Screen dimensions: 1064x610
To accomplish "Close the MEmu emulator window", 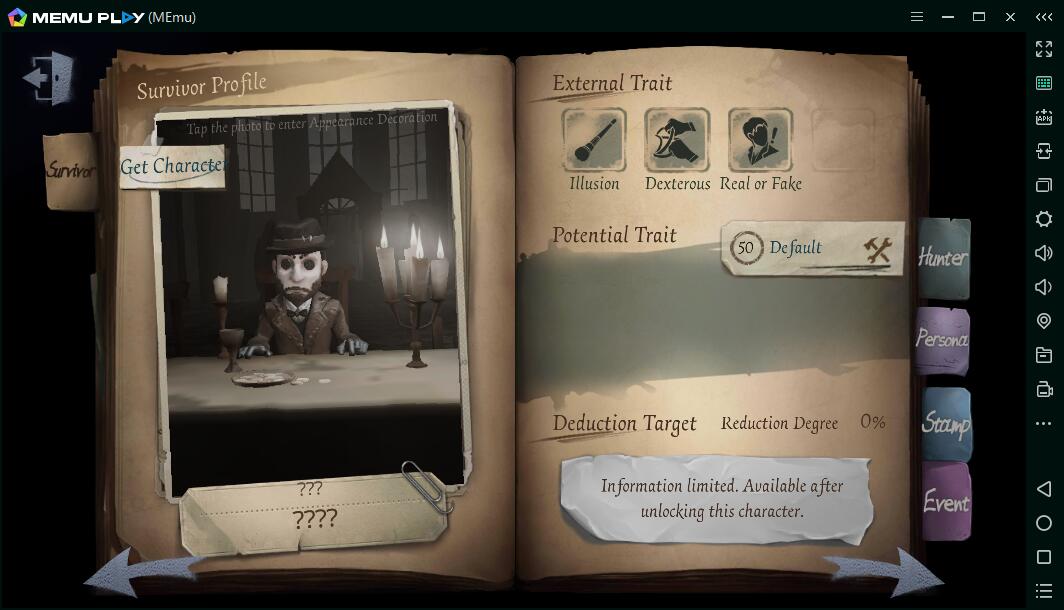I will point(1011,17).
